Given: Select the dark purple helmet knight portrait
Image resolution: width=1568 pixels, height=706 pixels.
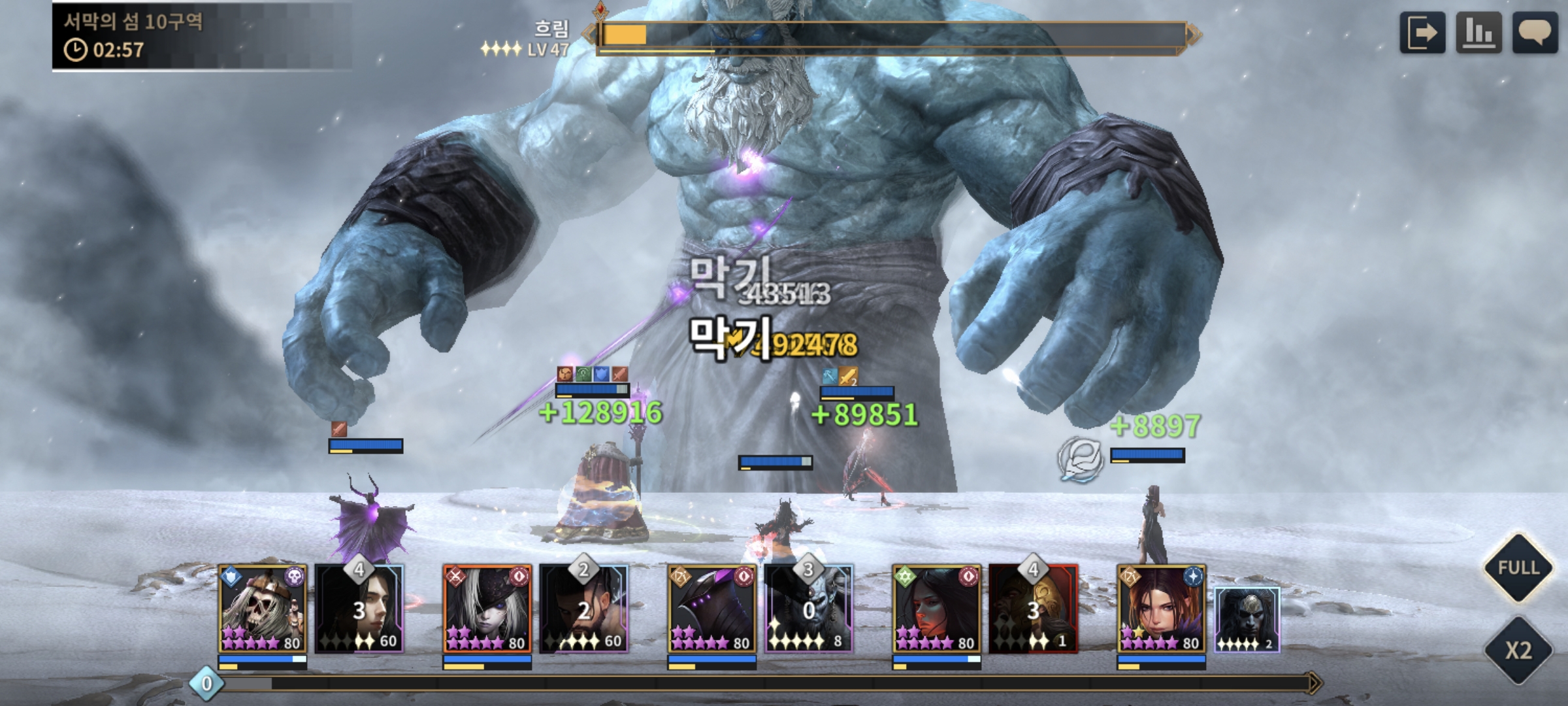Looking at the screenshot, I should point(711,609).
